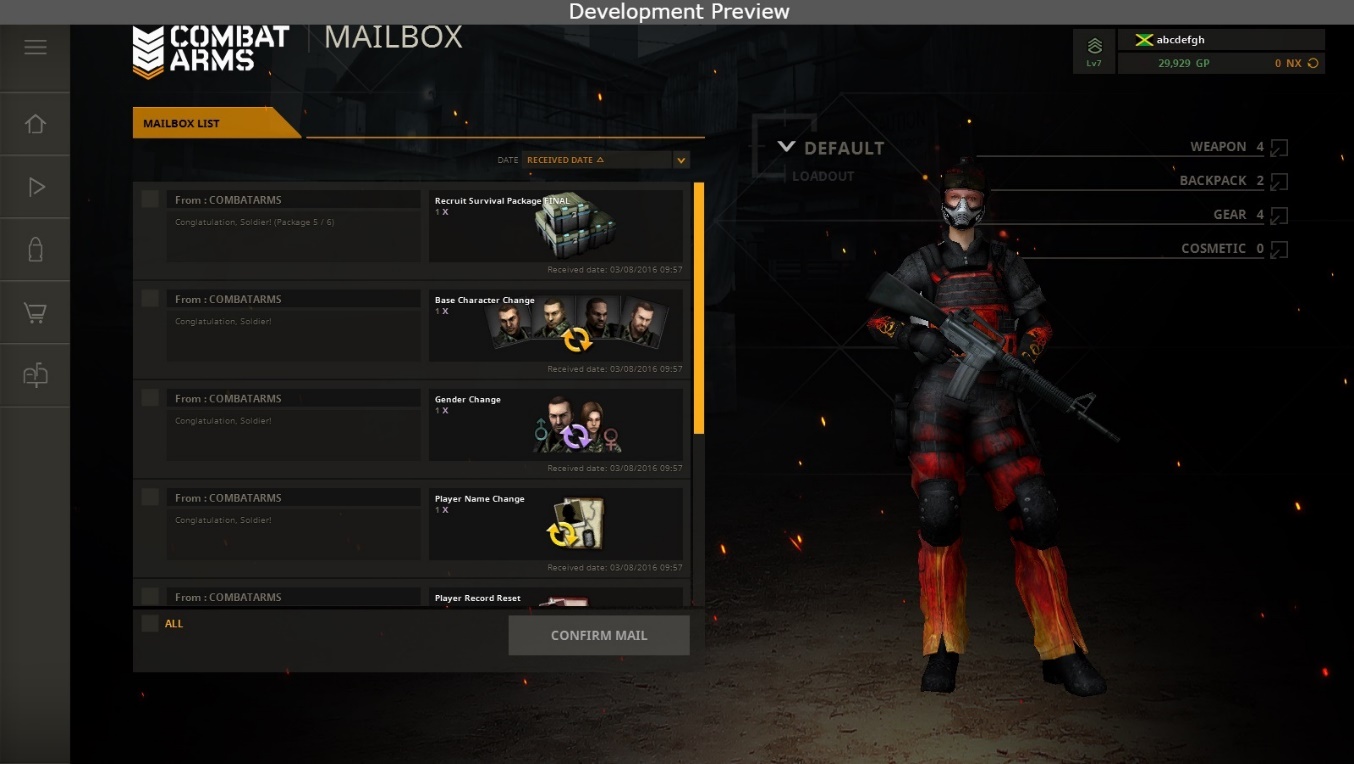The image size is (1354, 764).
Task: Tick the Gender Change mail checkbox
Action: tap(150, 397)
